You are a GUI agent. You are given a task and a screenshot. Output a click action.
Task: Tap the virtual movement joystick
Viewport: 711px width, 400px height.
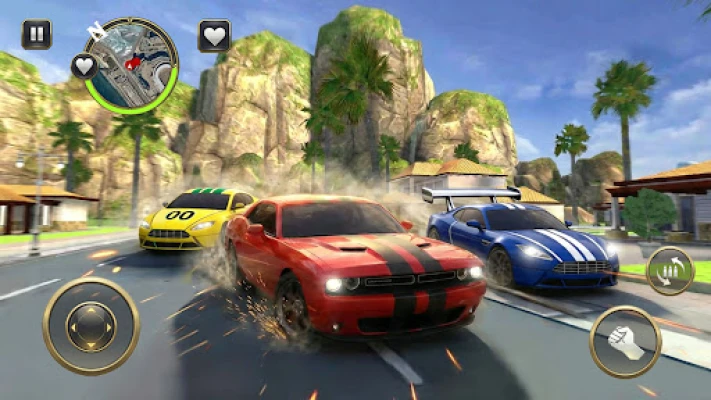[91, 326]
